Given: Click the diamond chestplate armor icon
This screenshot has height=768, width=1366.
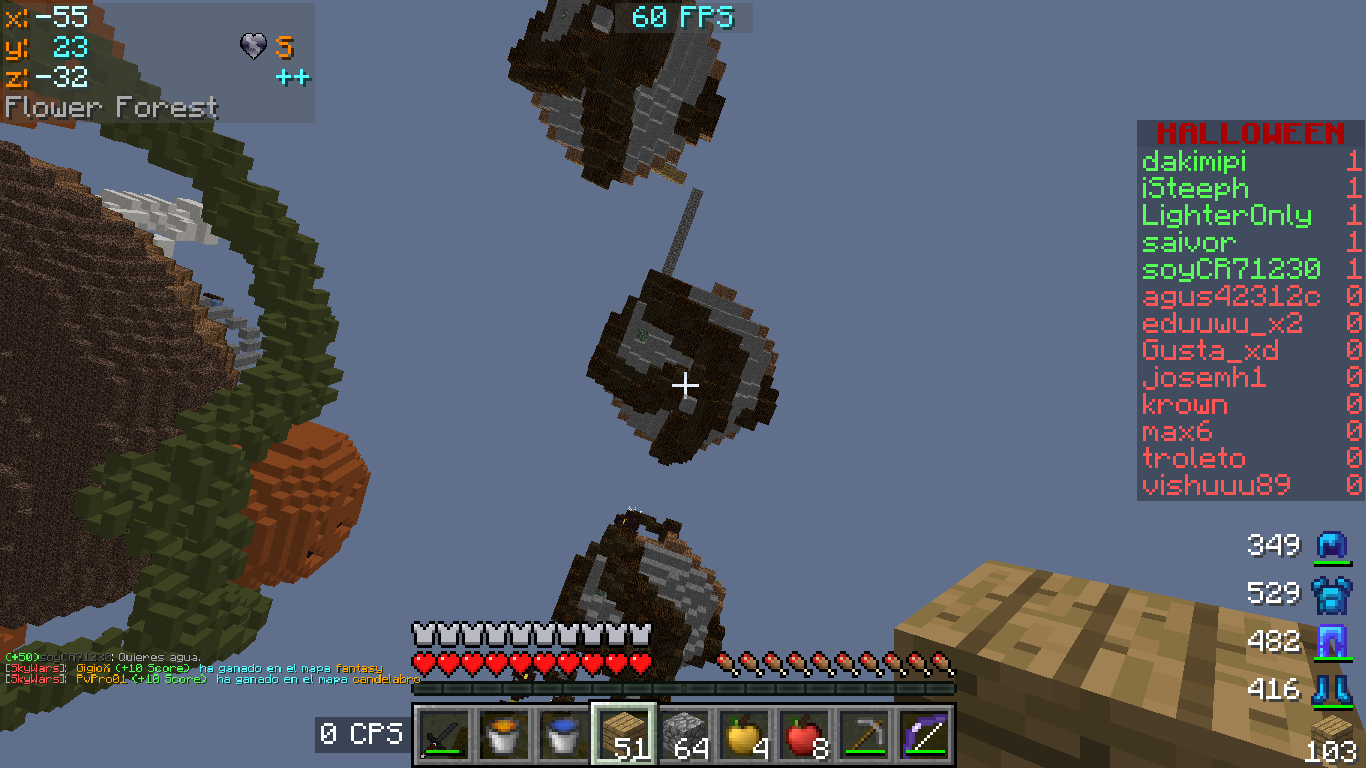Looking at the screenshot, I should (x=1331, y=594).
